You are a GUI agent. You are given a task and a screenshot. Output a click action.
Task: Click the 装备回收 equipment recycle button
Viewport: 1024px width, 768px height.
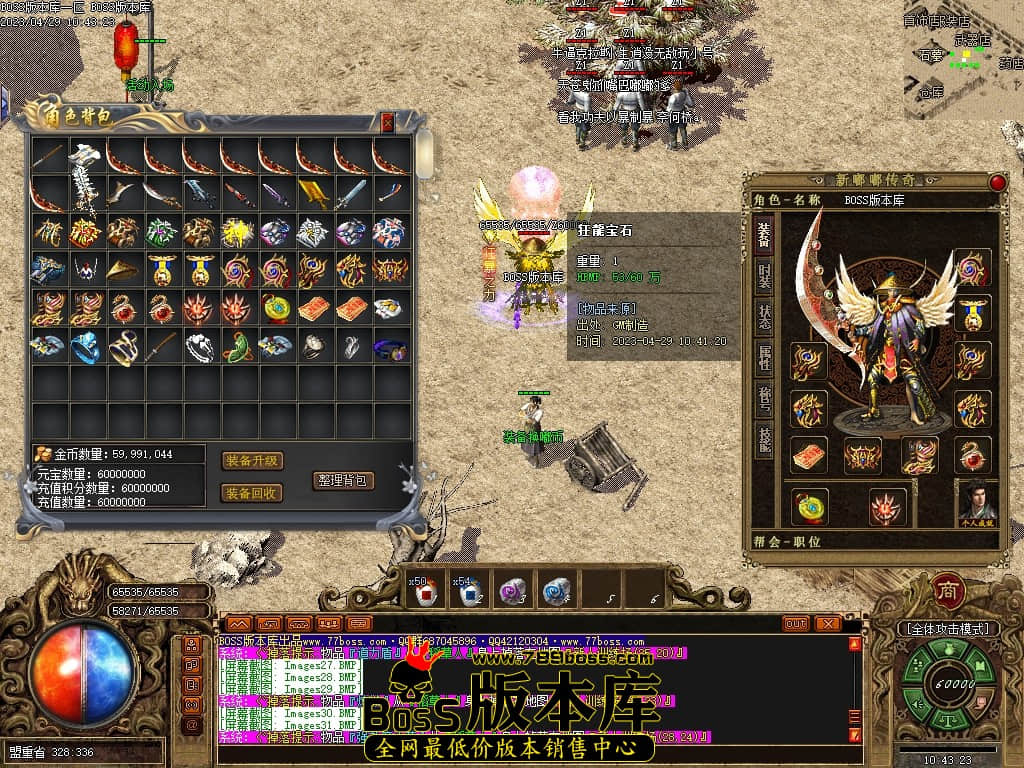coord(252,493)
